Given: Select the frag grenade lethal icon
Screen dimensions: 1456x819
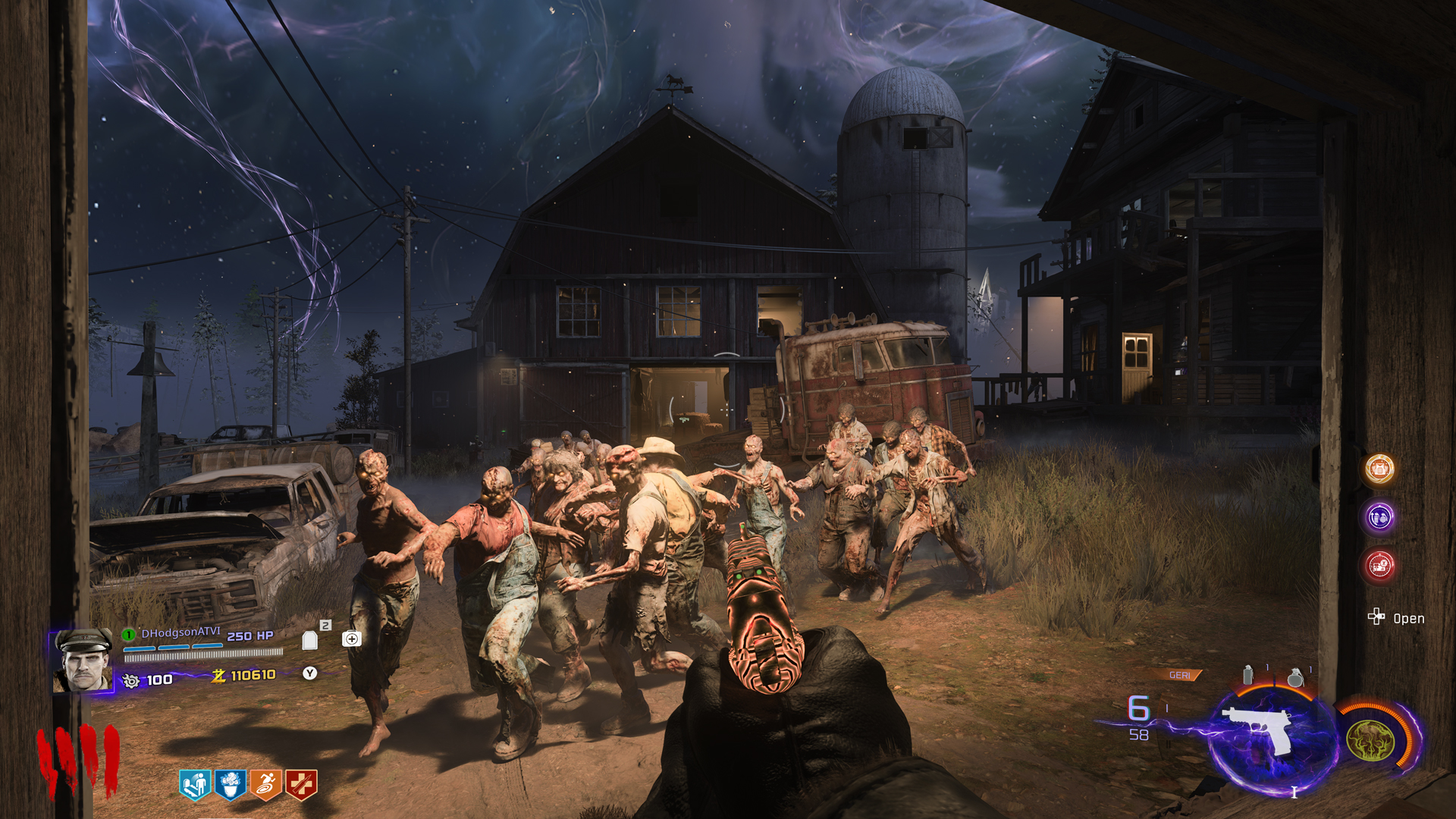Looking at the screenshot, I should (x=1295, y=677).
